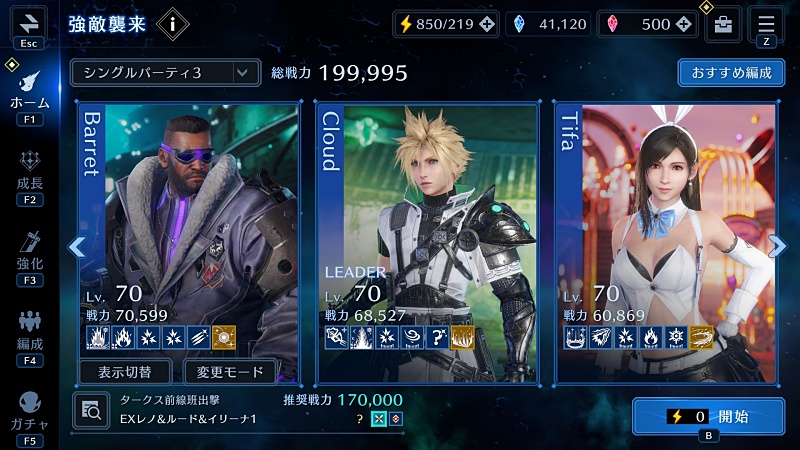Open the 編成 party formation section
The width and height of the screenshot is (800, 450).
[29, 333]
